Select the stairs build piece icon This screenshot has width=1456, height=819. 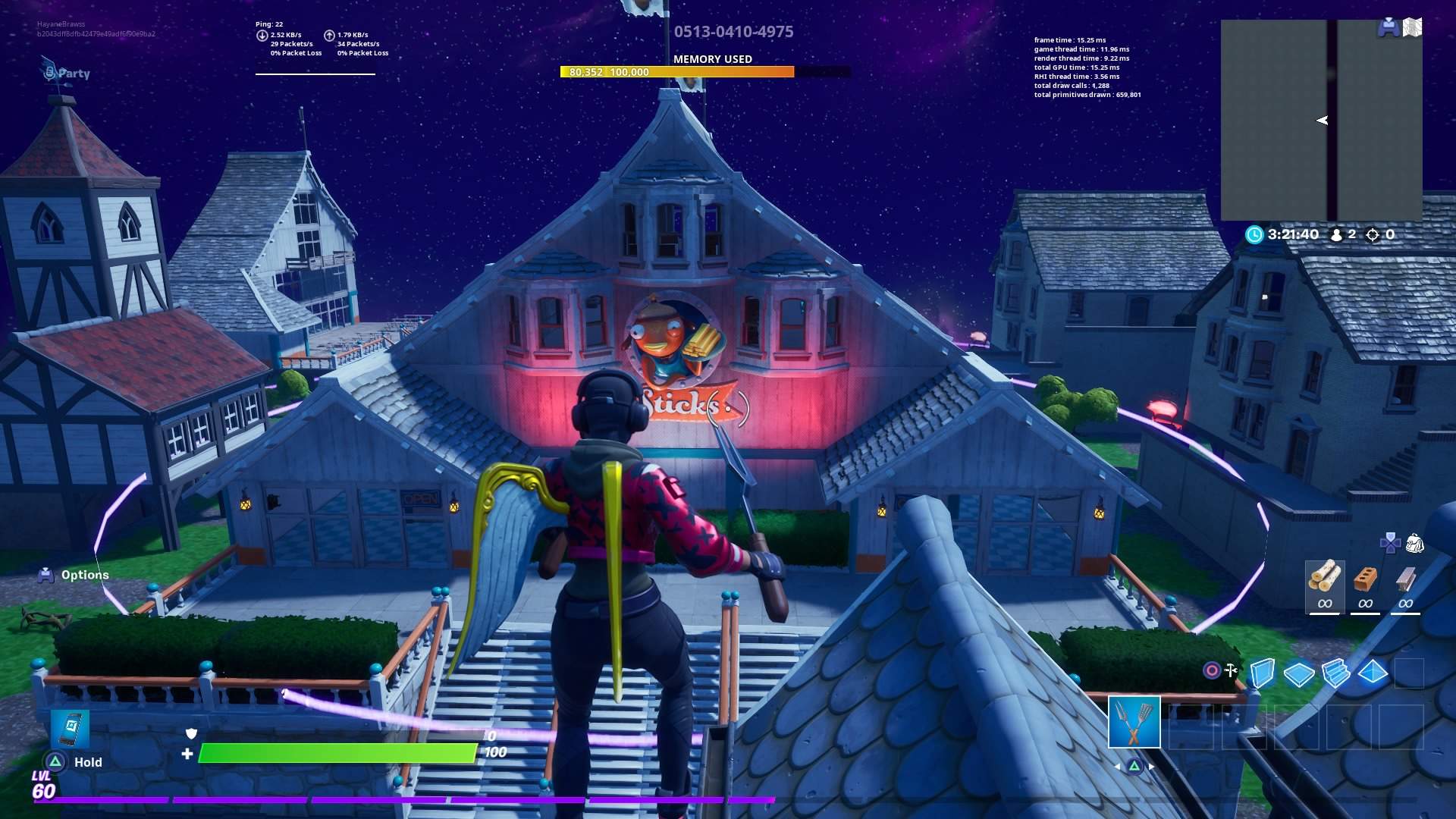click(1335, 673)
